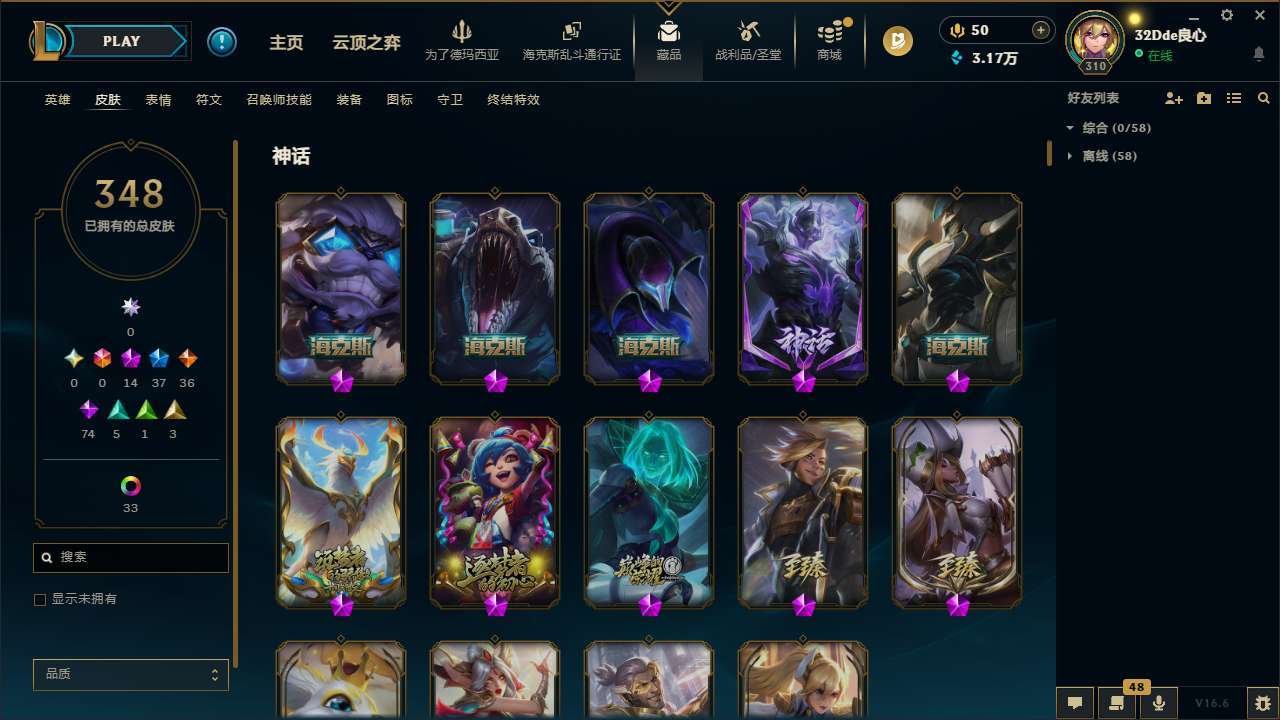Image resolution: width=1280 pixels, height=720 pixels.
Task: Click the PLAY button
Action: (120, 41)
